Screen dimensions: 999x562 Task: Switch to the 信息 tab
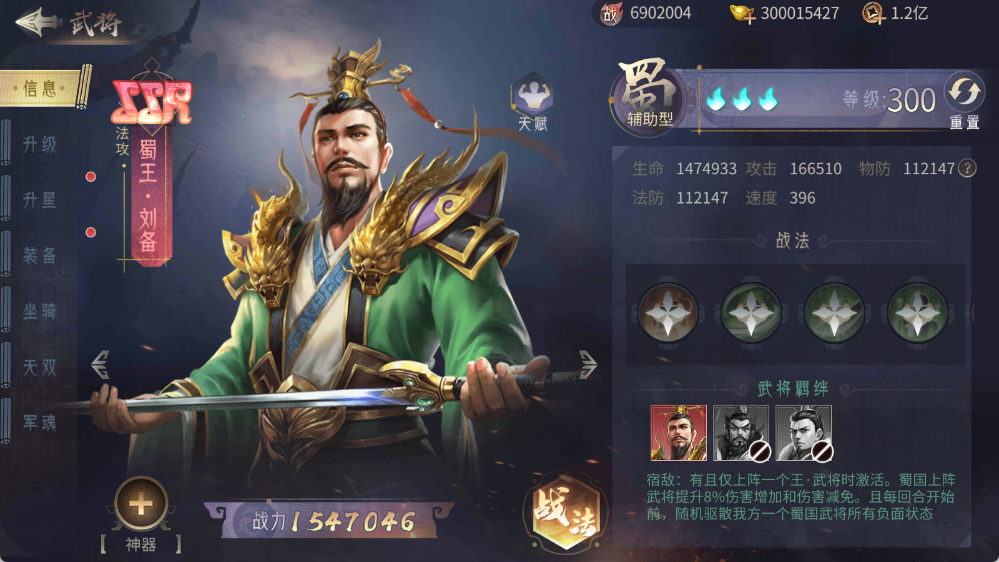[42, 89]
